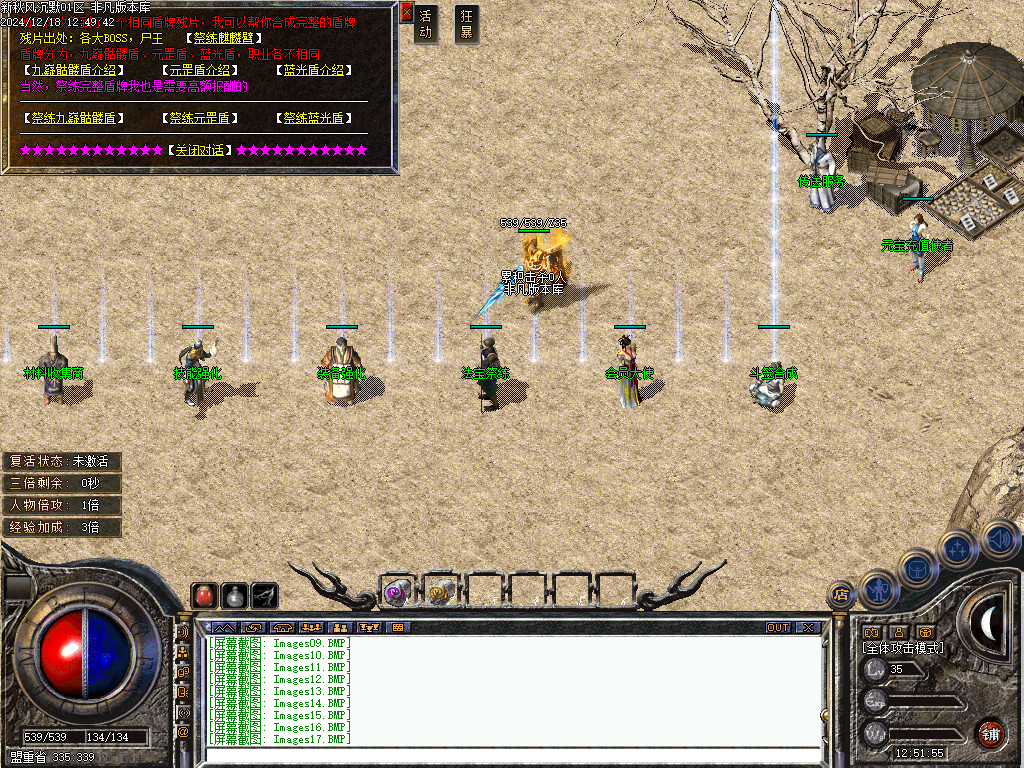
Task: Choose the 祭练麒麟臂 dialogue link
Action: (225, 38)
